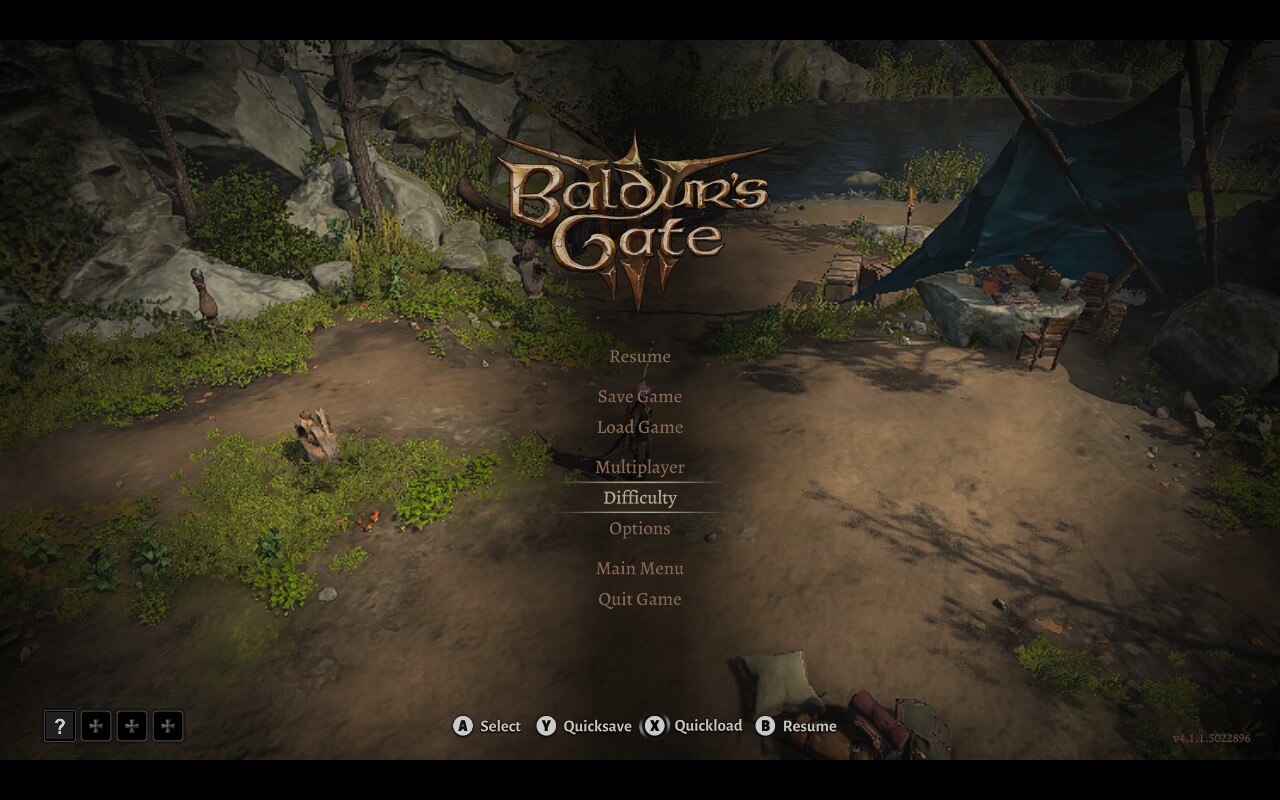Open the Multiplayer menu option
Screen dimensions: 1280x800
(640, 467)
